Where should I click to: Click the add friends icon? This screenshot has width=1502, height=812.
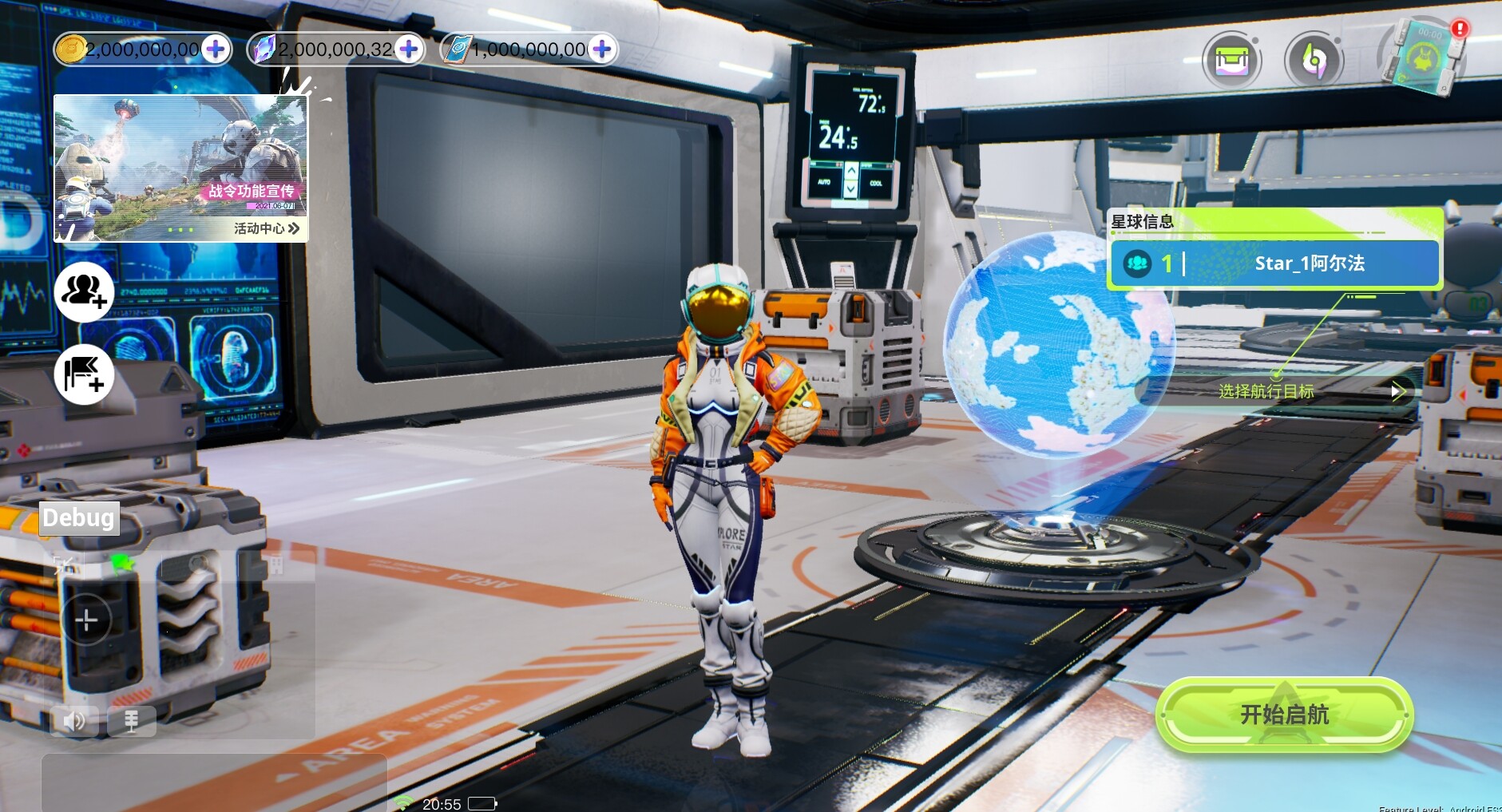[x=84, y=293]
